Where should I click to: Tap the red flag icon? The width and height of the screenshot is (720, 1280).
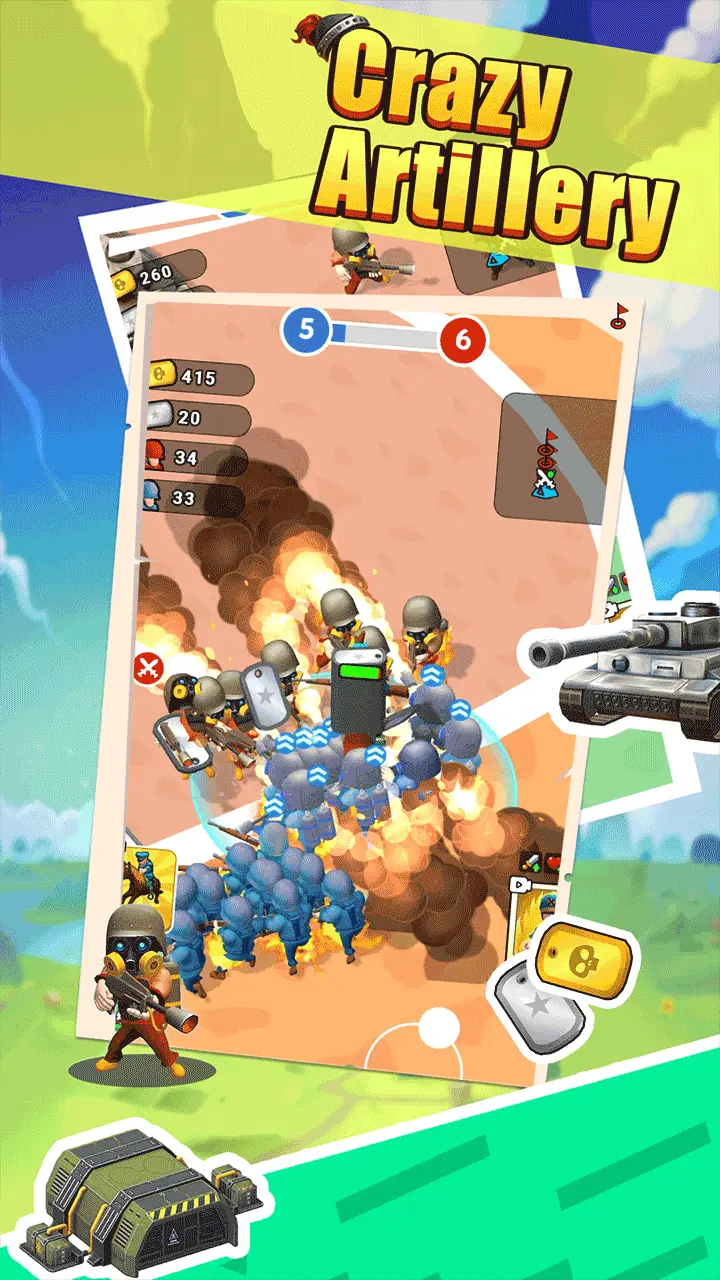pos(620,315)
